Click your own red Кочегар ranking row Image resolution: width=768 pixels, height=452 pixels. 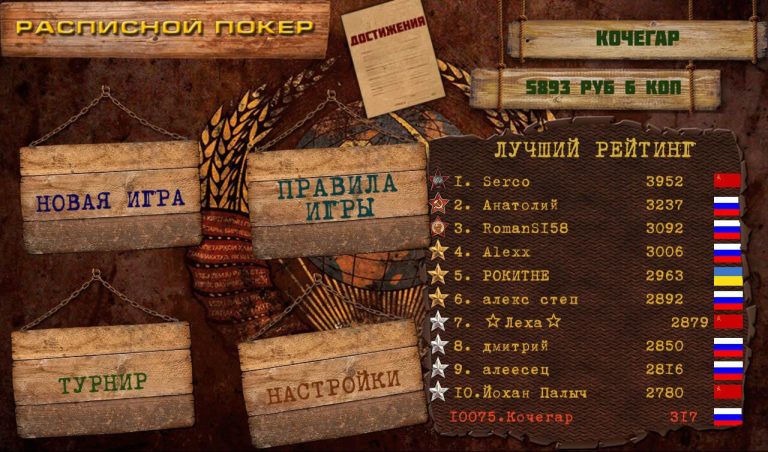(585, 417)
